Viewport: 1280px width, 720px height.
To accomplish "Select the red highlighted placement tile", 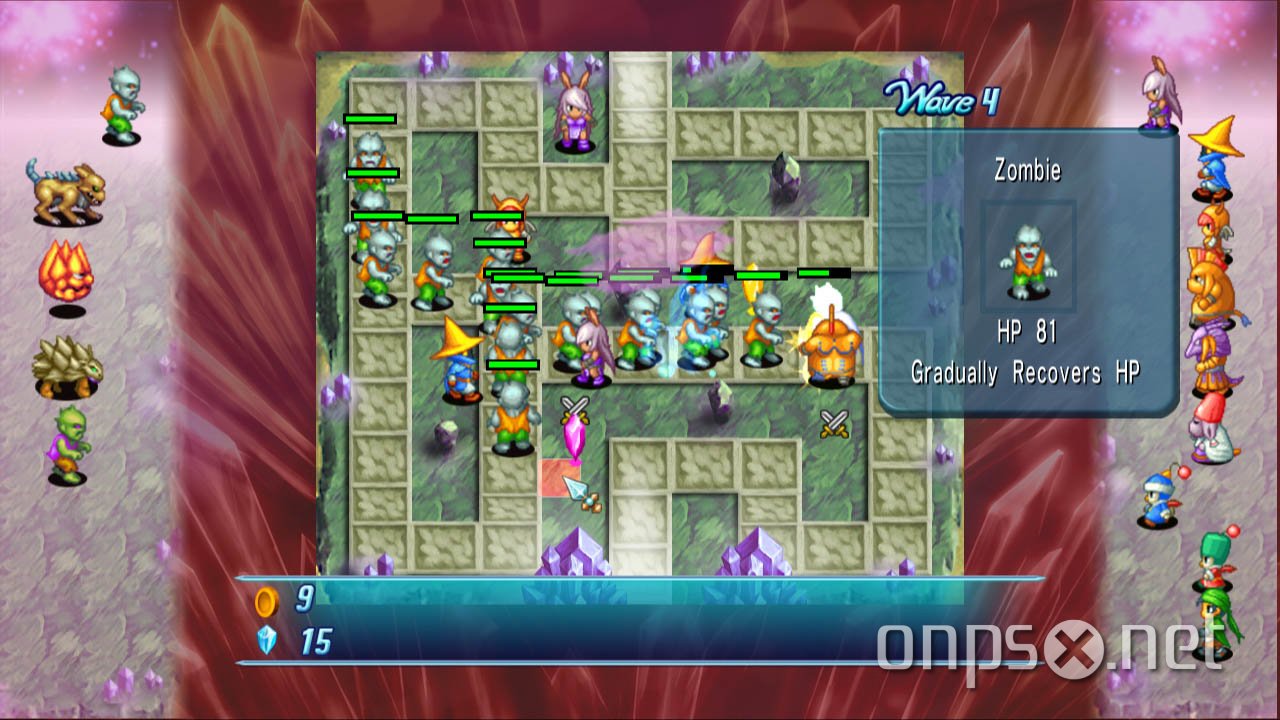I will 560,477.
